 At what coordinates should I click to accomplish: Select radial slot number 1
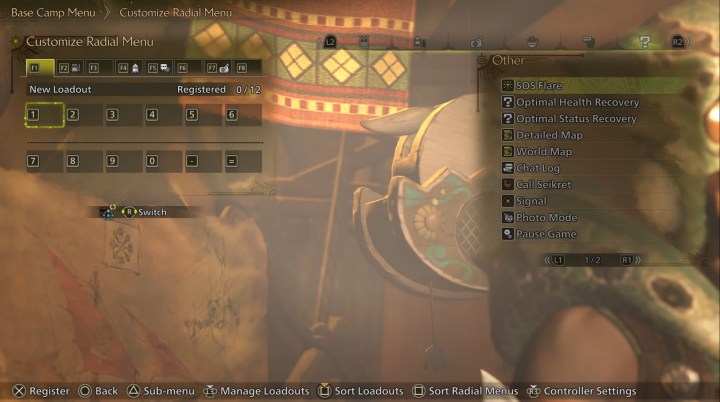44,115
